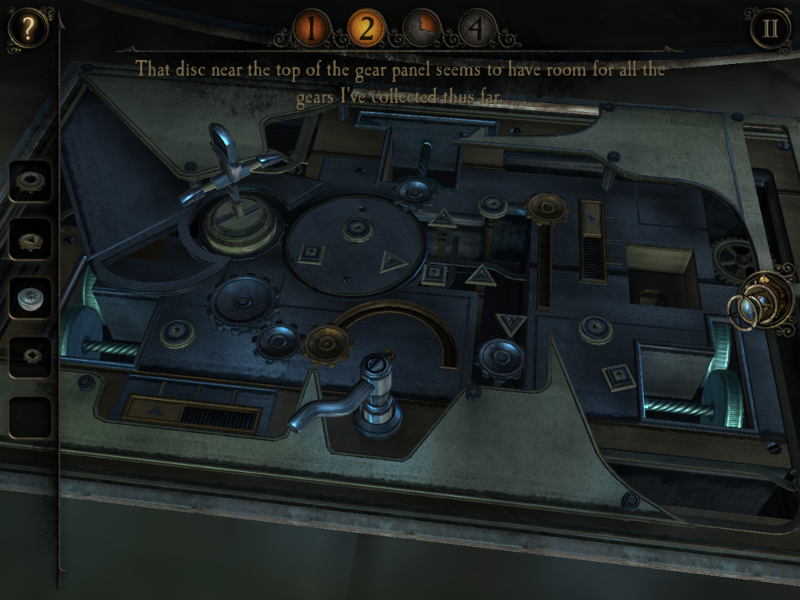Image resolution: width=800 pixels, height=600 pixels.
Task: Show hint number 1
Action: pos(312,27)
